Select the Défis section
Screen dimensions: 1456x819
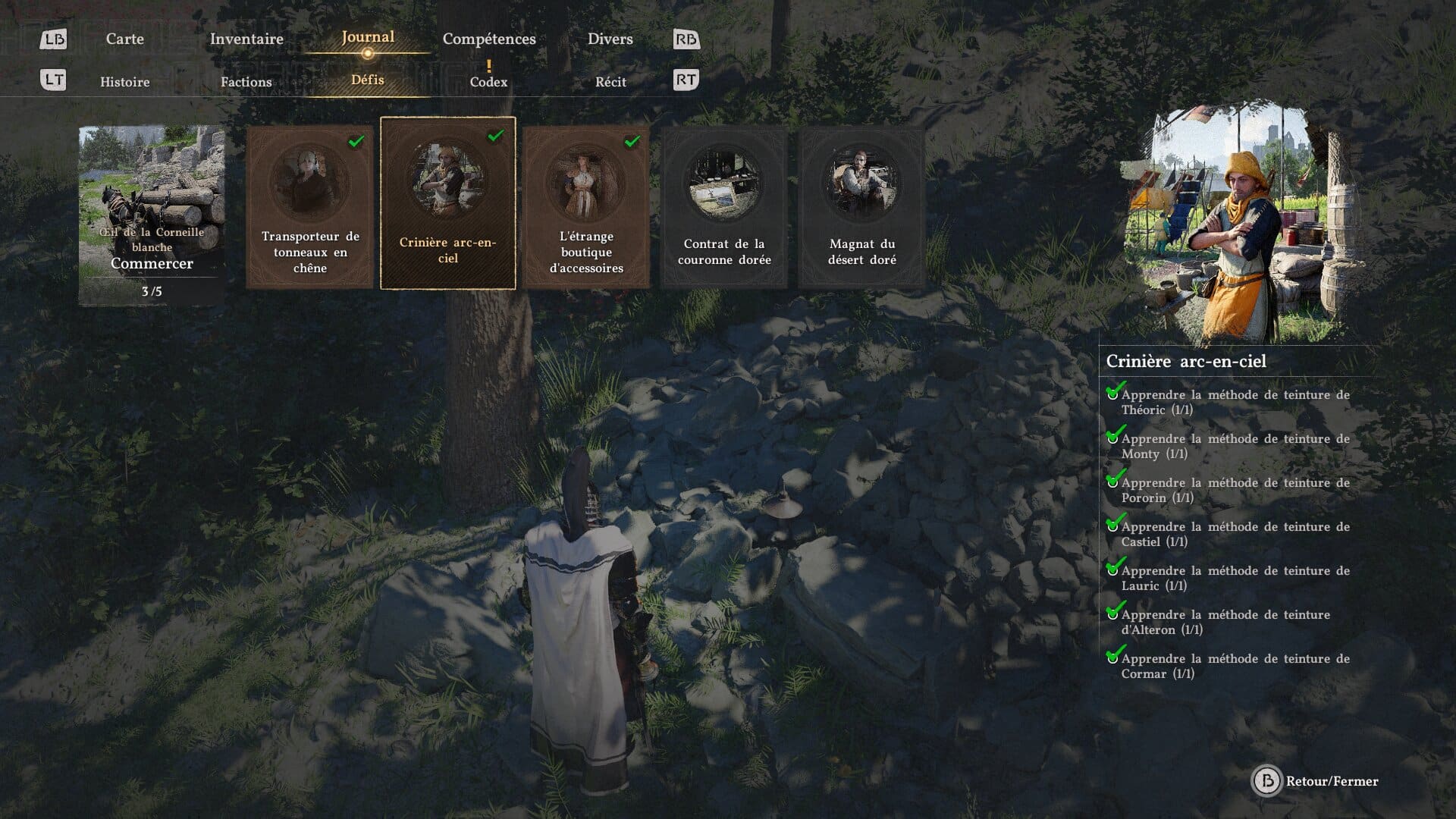[367, 80]
